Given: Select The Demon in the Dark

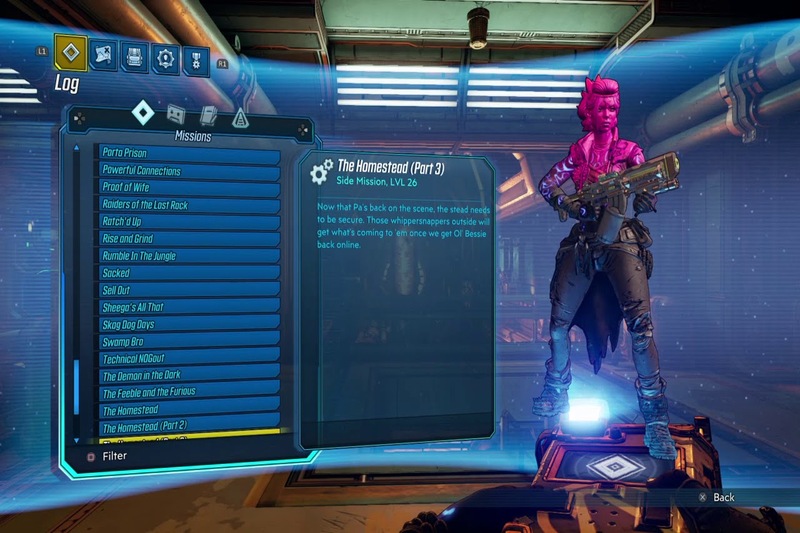Looking at the screenshot, I should 188,376.
